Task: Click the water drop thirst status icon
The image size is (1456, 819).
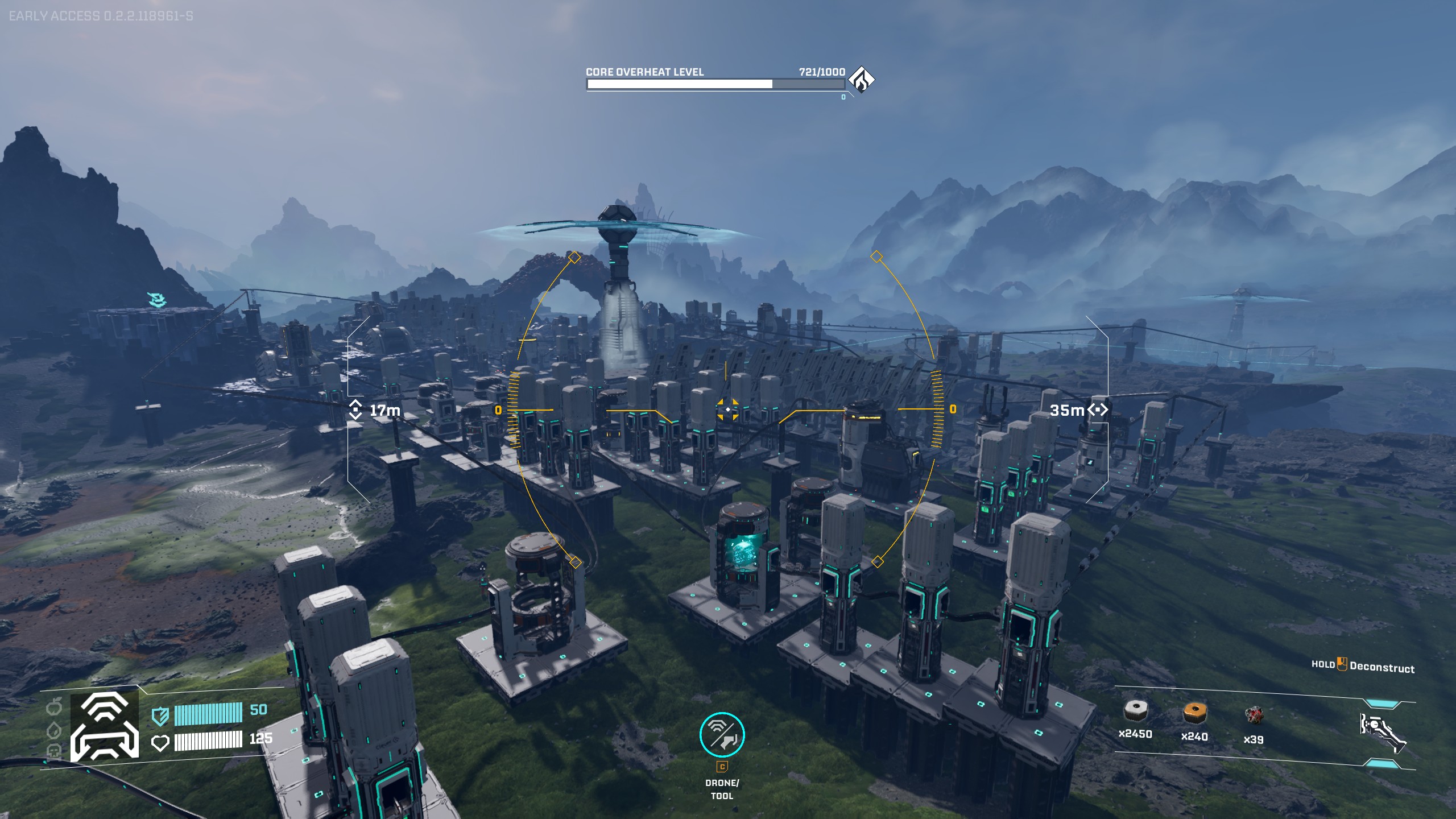Action: click(54, 729)
